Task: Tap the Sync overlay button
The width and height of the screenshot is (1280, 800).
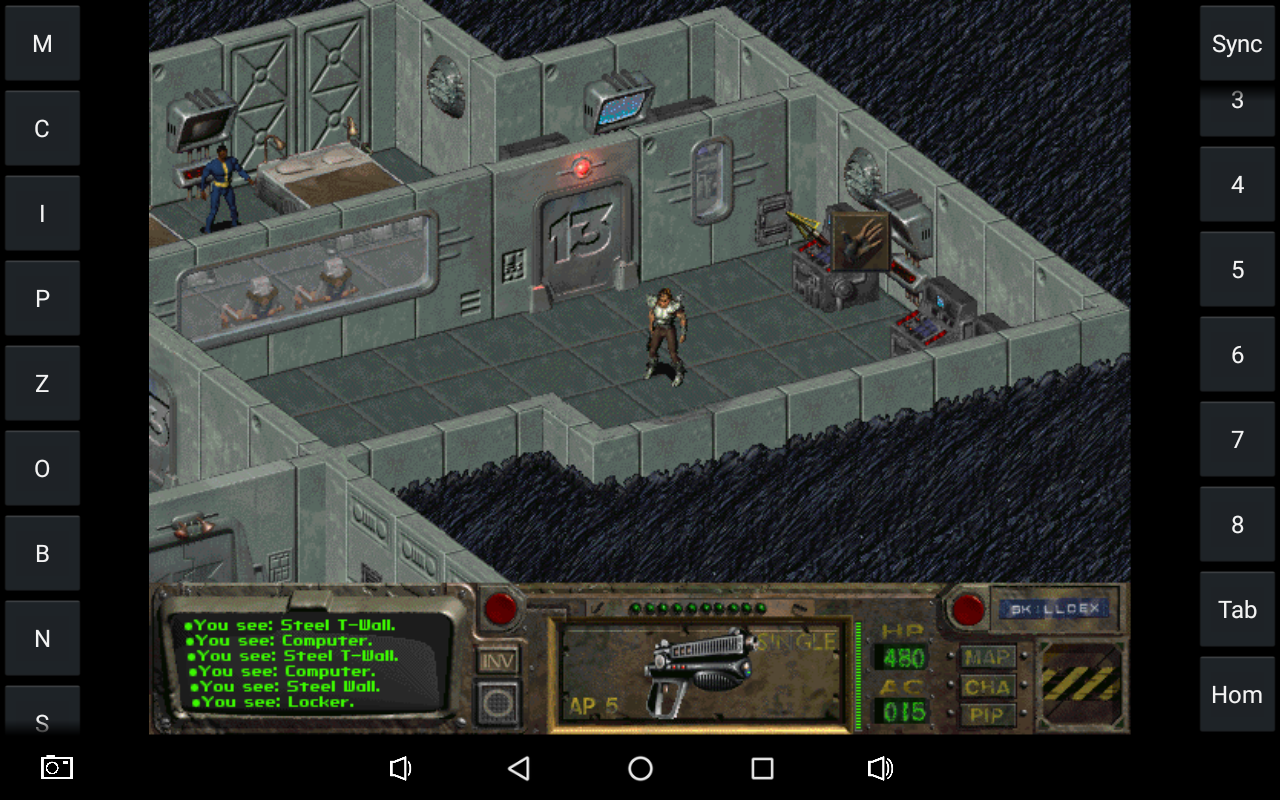Action: tap(1237, 44)
